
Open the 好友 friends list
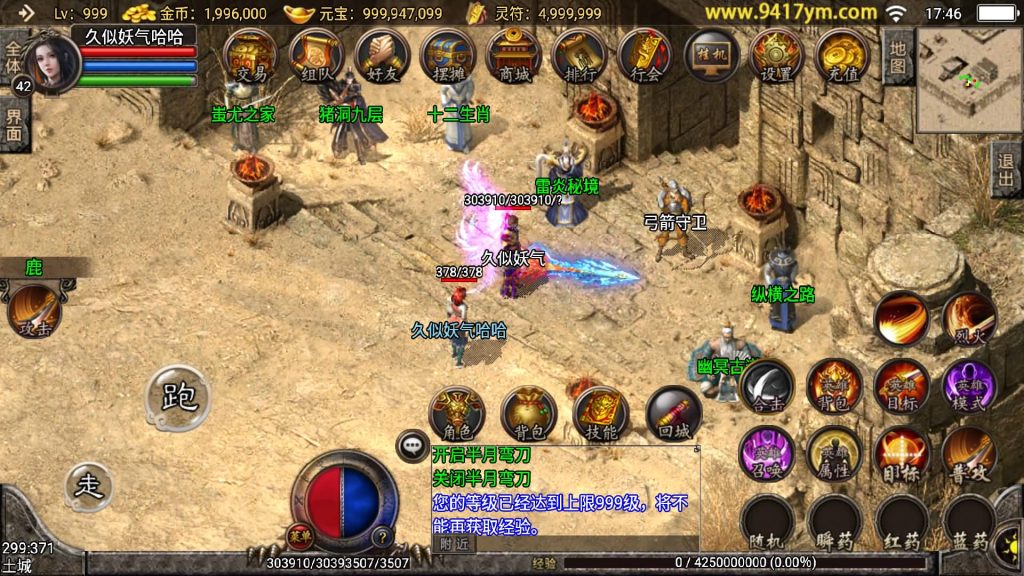pyautogui.click(x=382, y=55)
